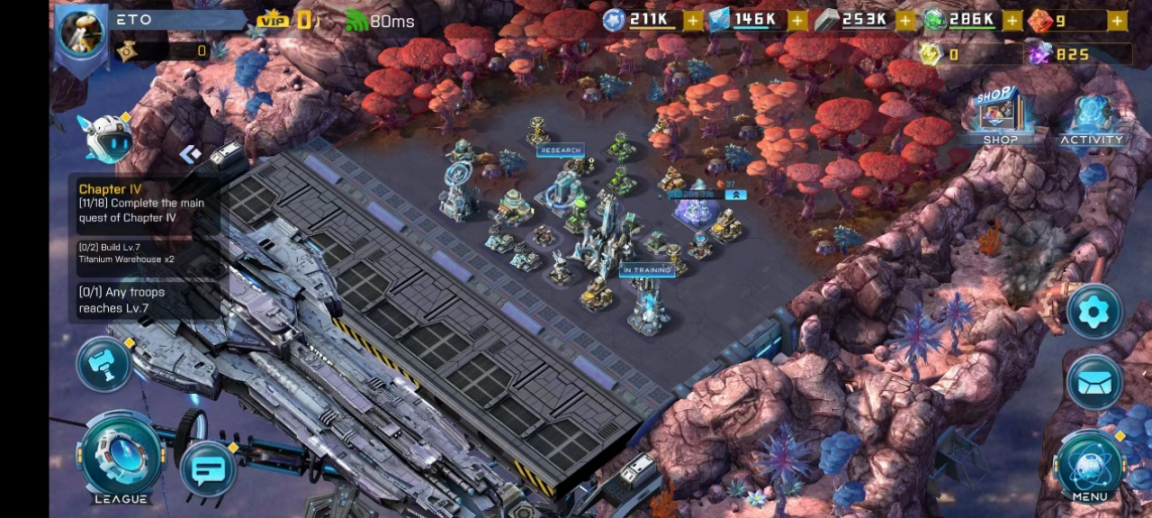
Task: Add more of the 211K resource
Action: click(693, 20)
